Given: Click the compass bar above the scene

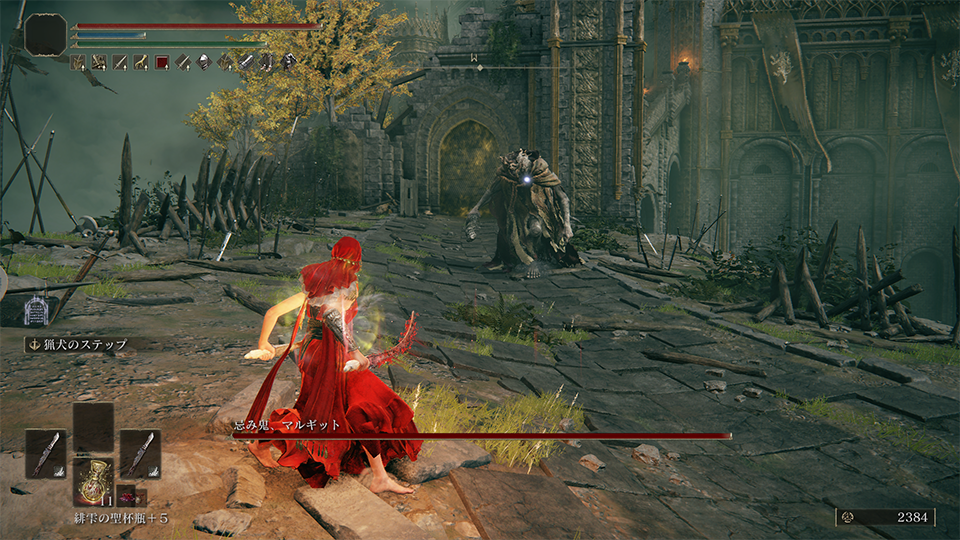Looking at the screenshot, I should pyautogui.click(x=479, y=66).
